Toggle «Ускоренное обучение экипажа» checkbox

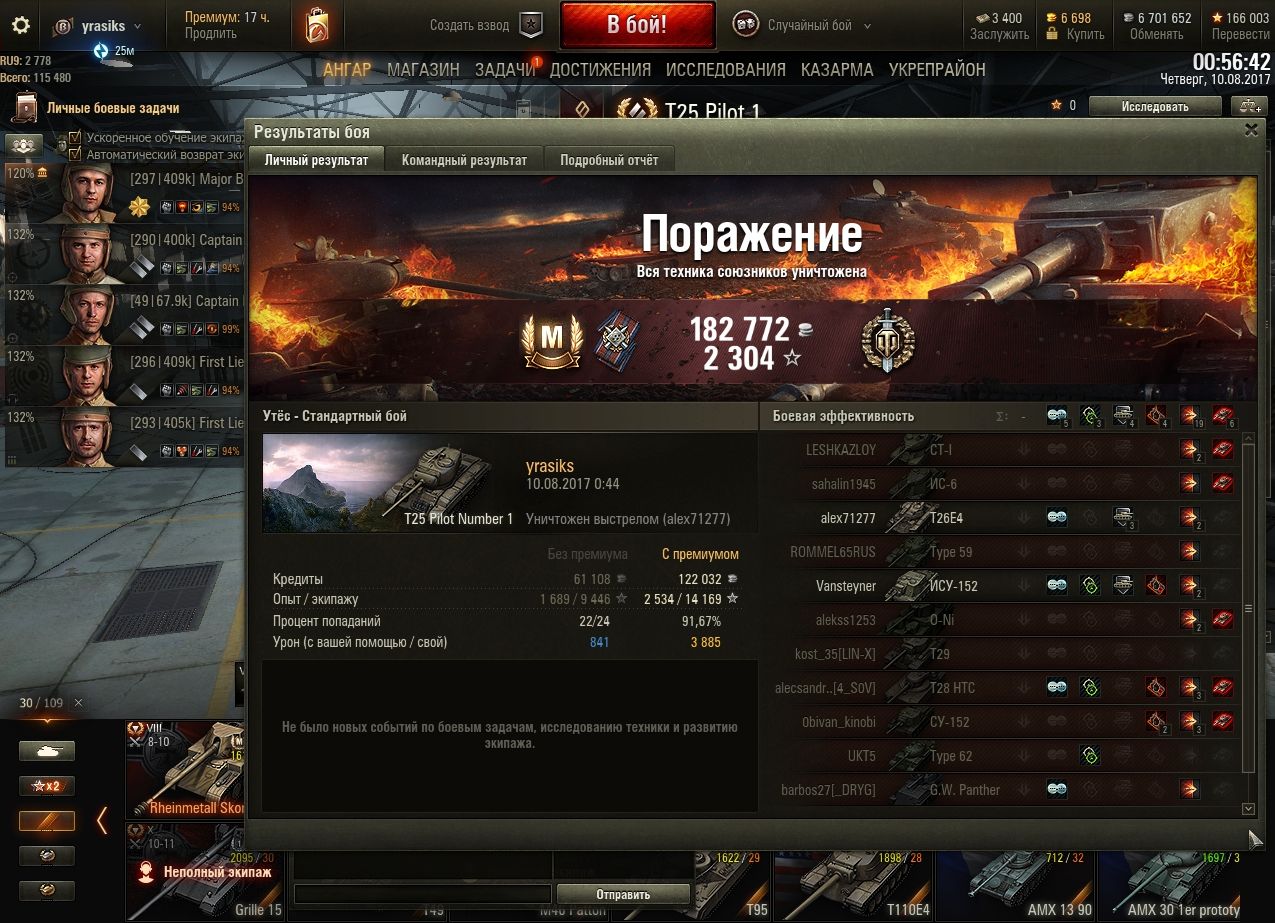coord(74,138)
